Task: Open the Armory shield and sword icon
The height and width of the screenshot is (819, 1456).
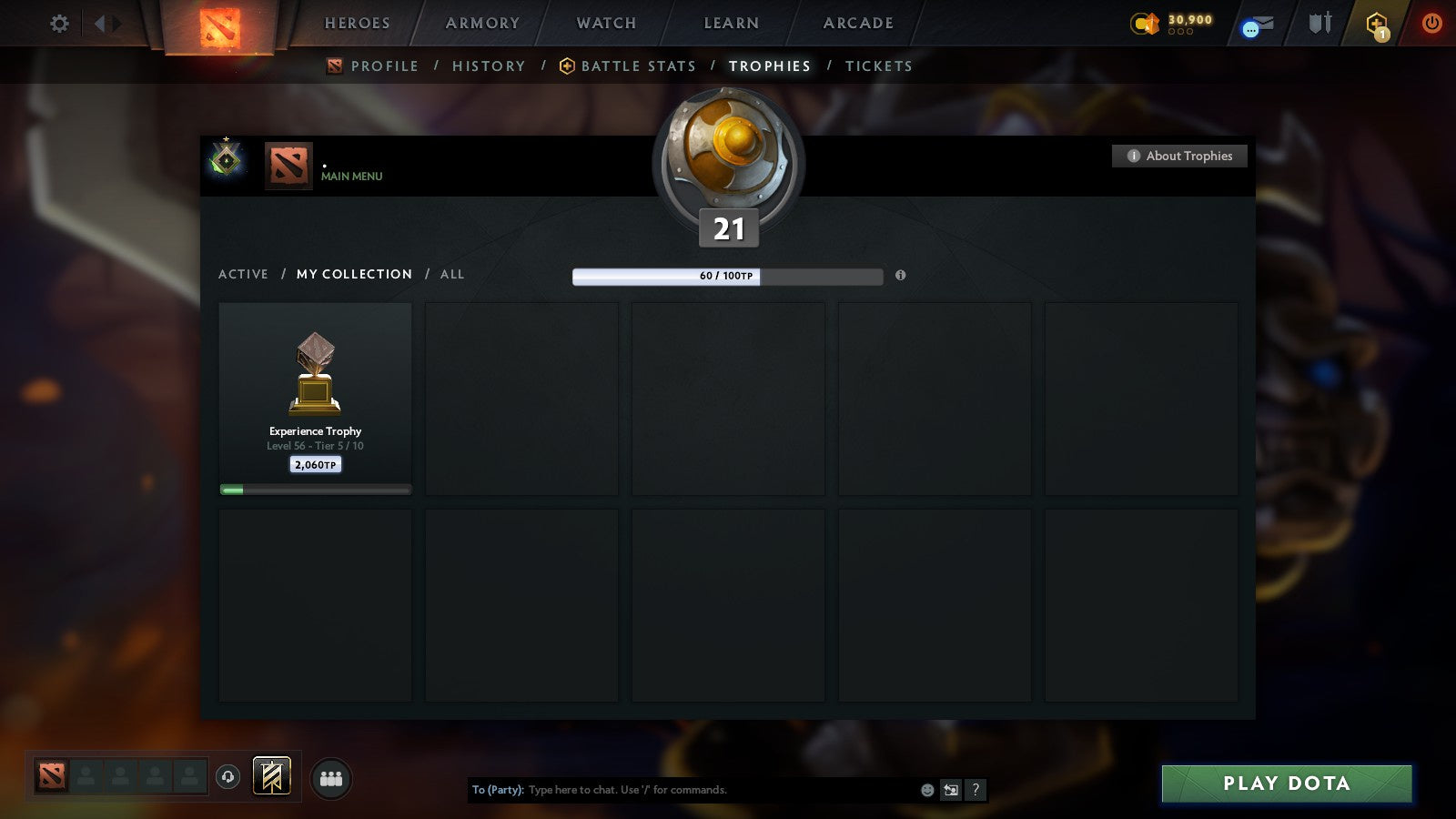Action: pyautogui.click(x=1318, y=25)
